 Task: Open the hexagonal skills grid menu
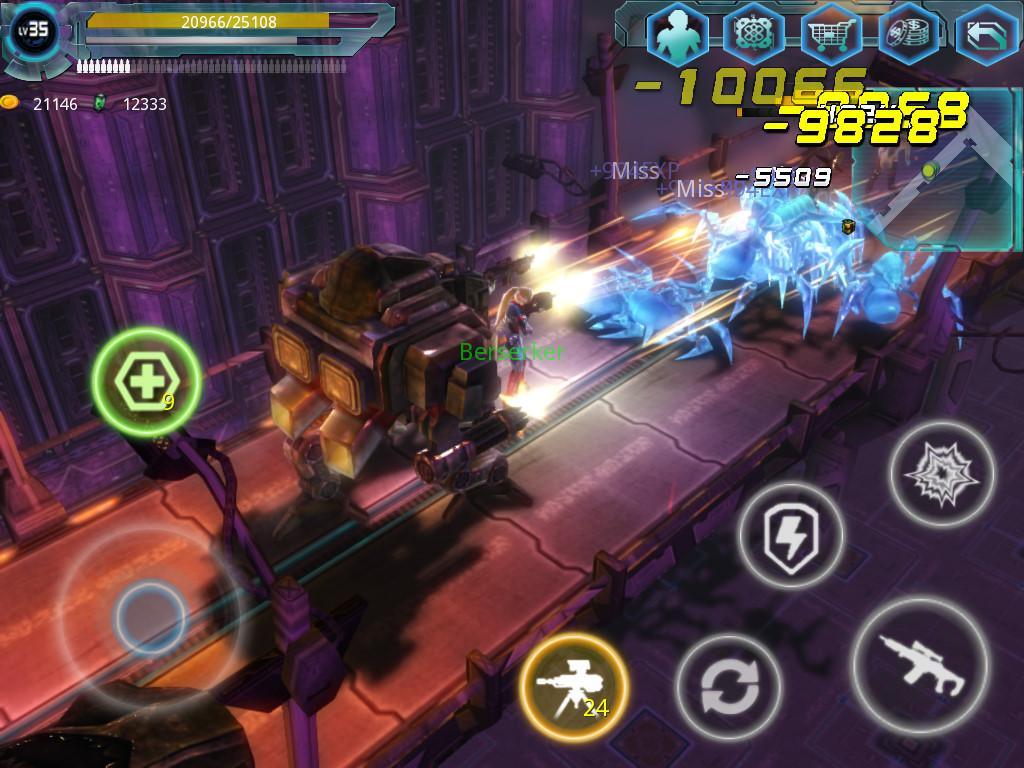tap(754, 35)
